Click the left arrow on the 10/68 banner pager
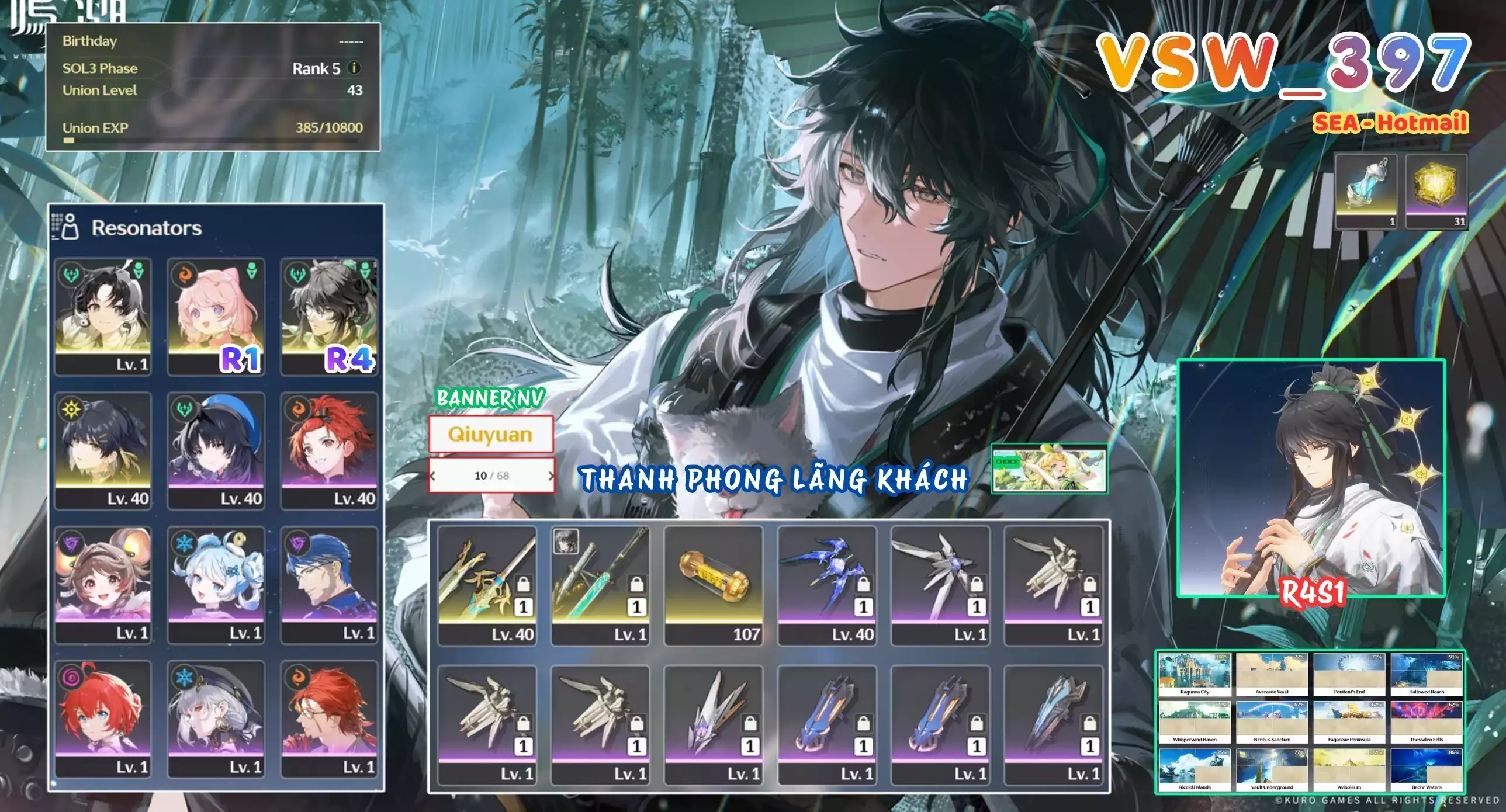 (x=433, y=476)
